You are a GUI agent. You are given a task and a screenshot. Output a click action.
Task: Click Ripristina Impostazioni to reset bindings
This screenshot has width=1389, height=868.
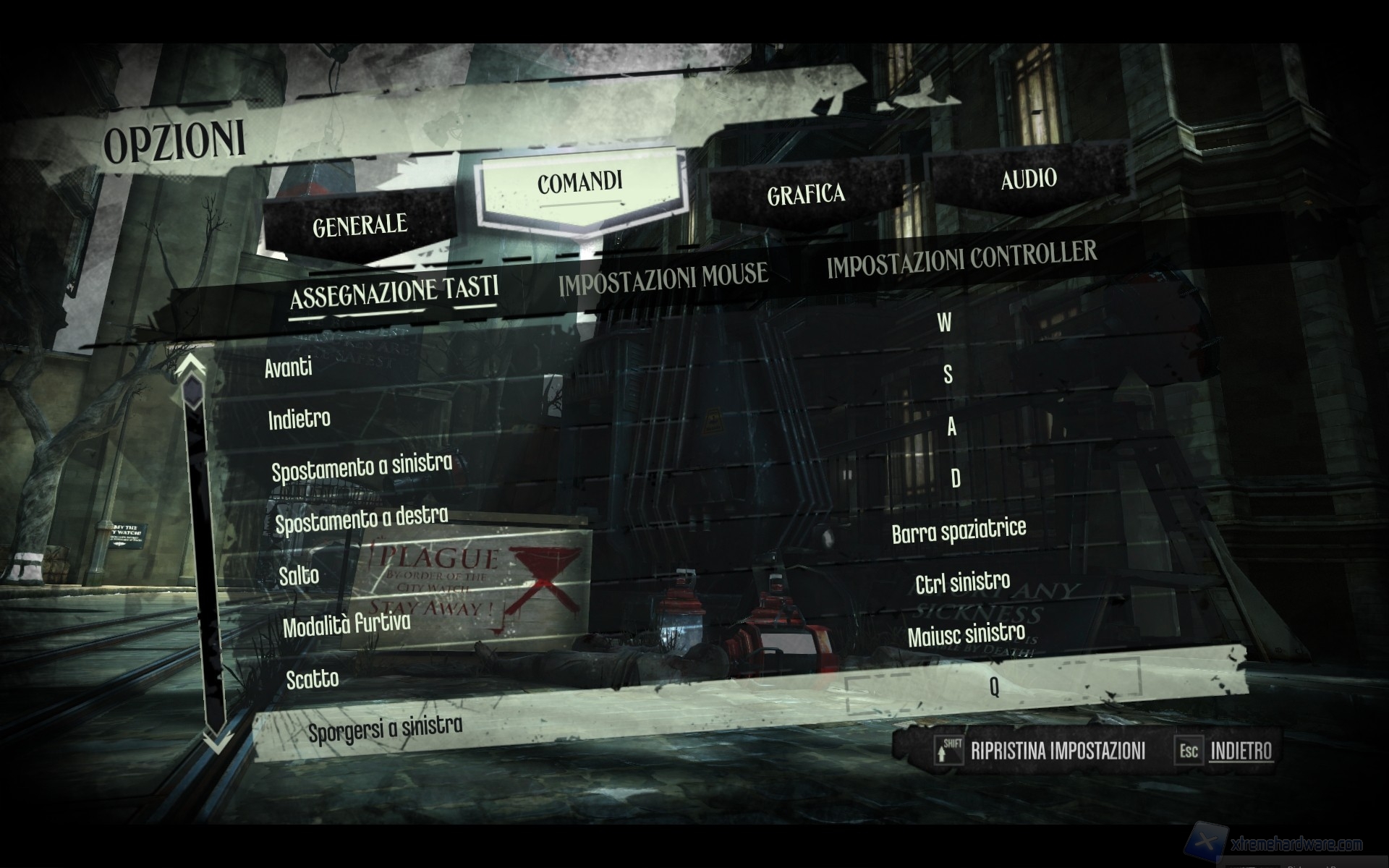pyautogui.click(x=1057, y=751)
